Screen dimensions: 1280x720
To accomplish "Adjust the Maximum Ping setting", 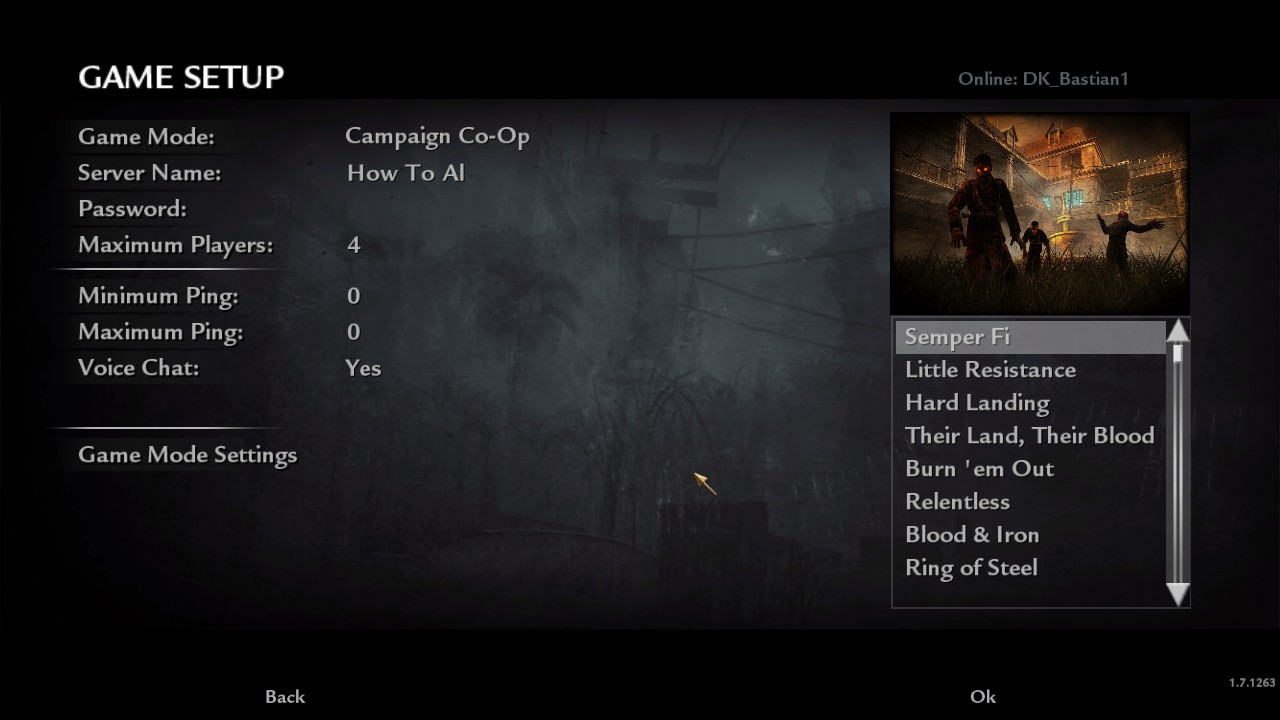I will coord(353,332).
